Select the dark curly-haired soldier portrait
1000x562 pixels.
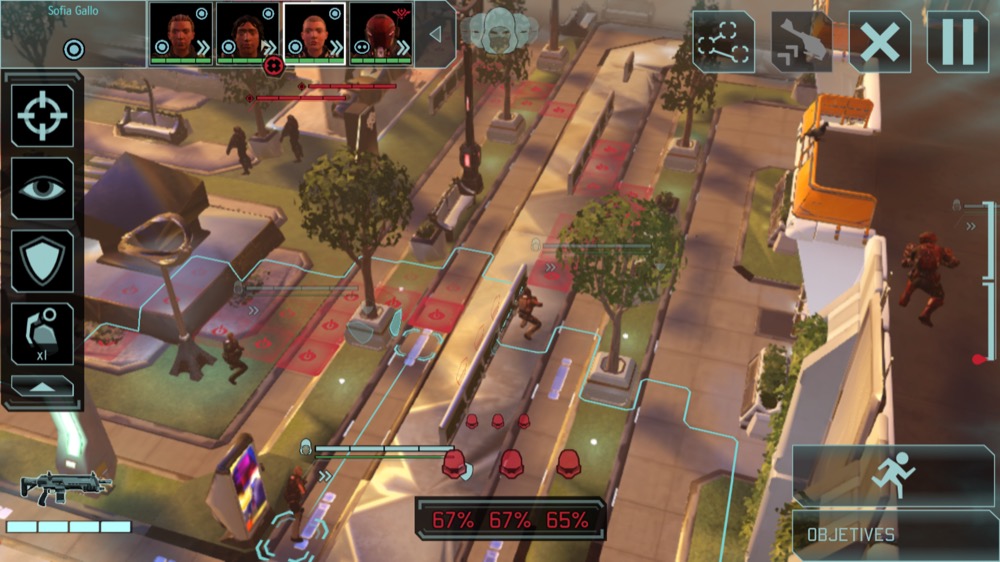(248, 33)
